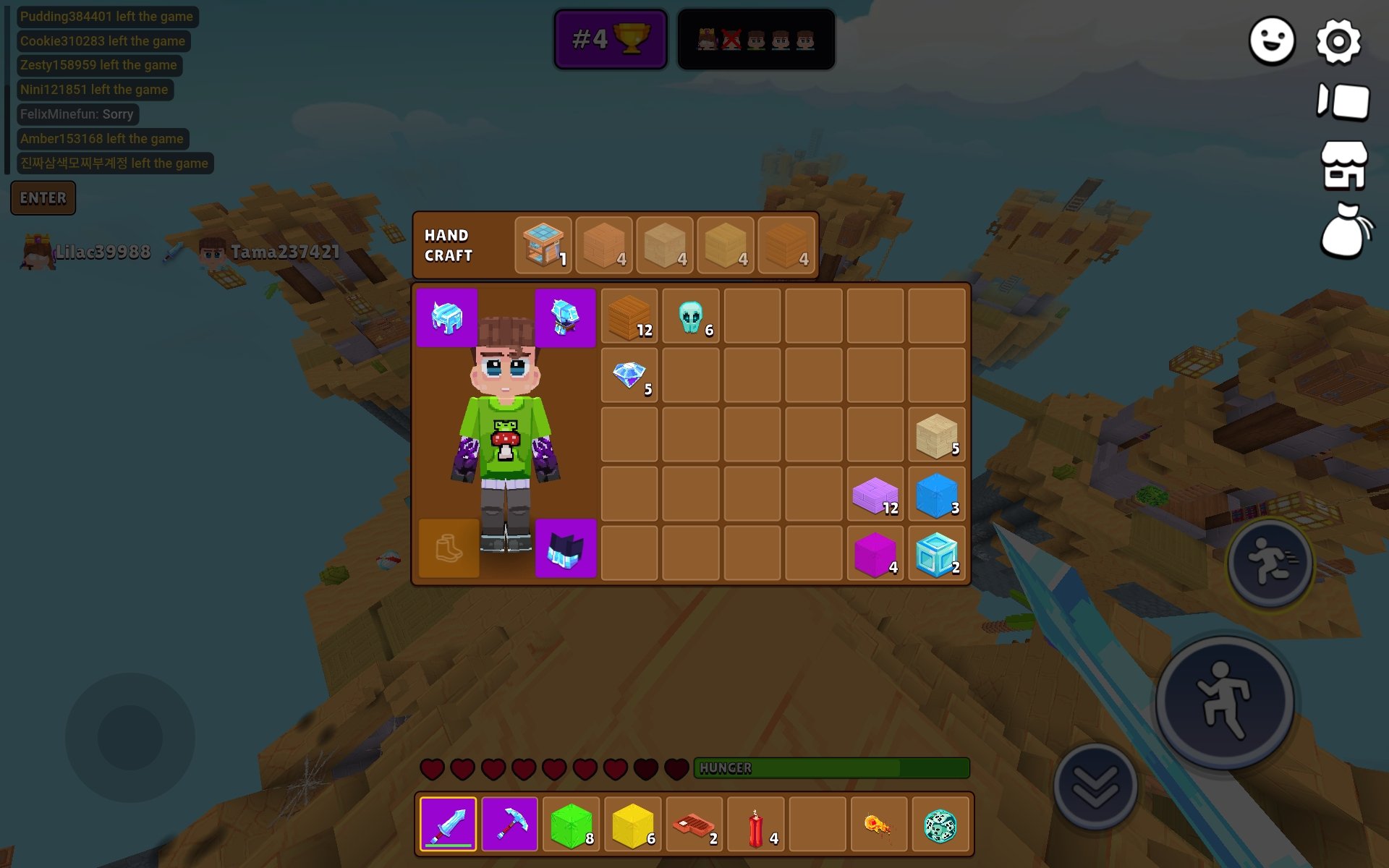This screenshot has width=1389, height=868.
Task: Open the emoji smiley menu
Action: tap(1272, 41)
